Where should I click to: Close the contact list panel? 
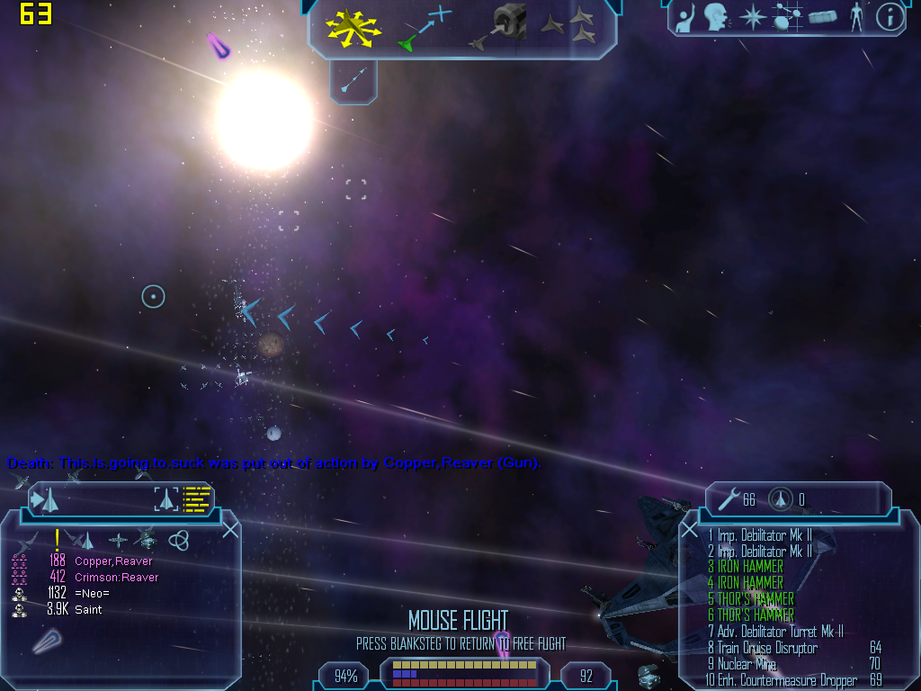pyautogui.click(x=230, y=529)
